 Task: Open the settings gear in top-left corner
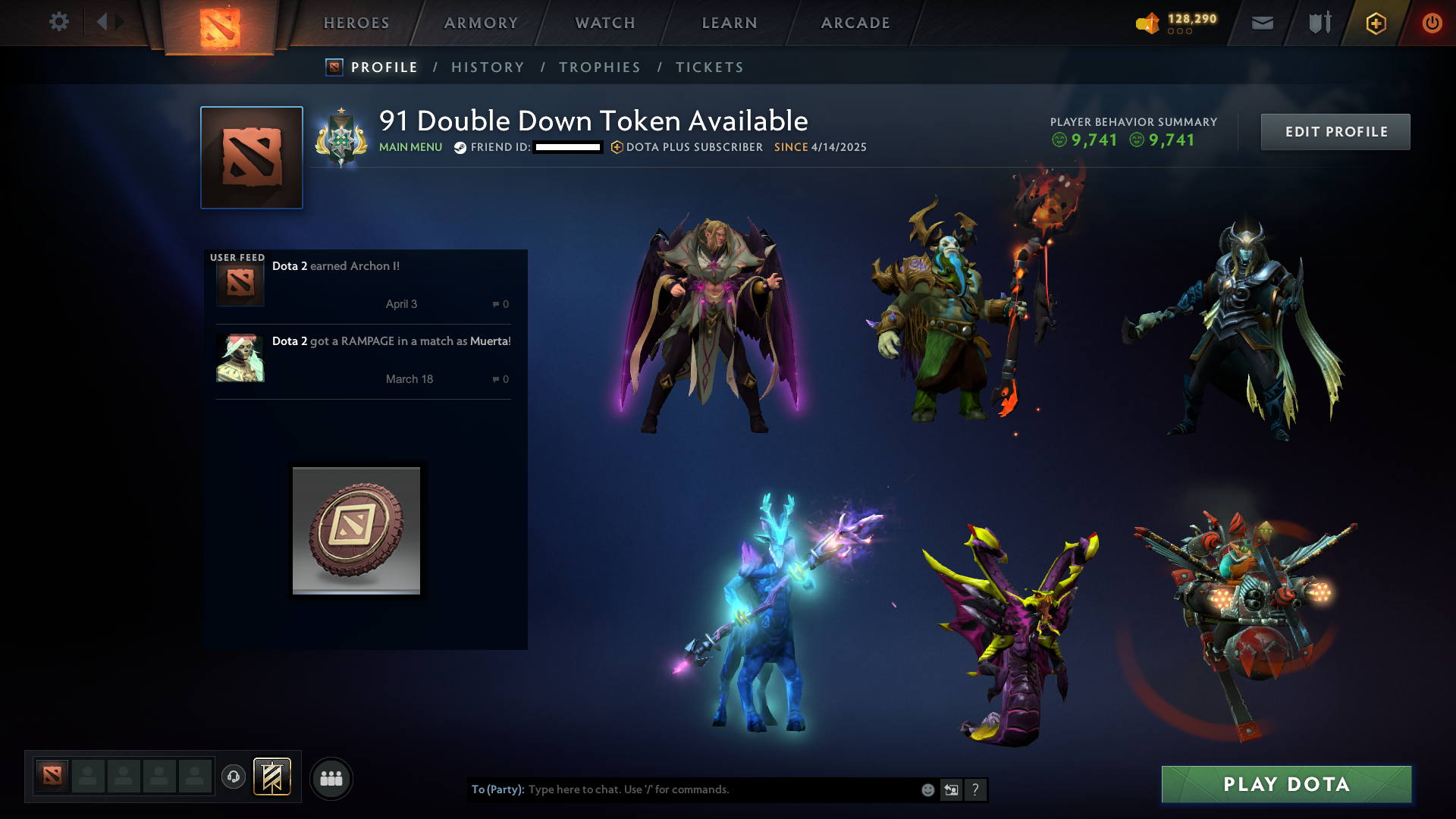[x=59, y=22]
